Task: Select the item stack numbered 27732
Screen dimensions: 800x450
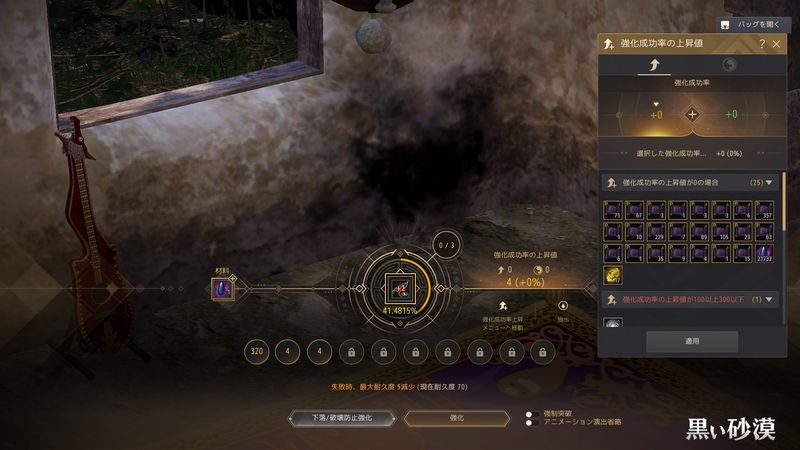Action: tap(768, 251)
